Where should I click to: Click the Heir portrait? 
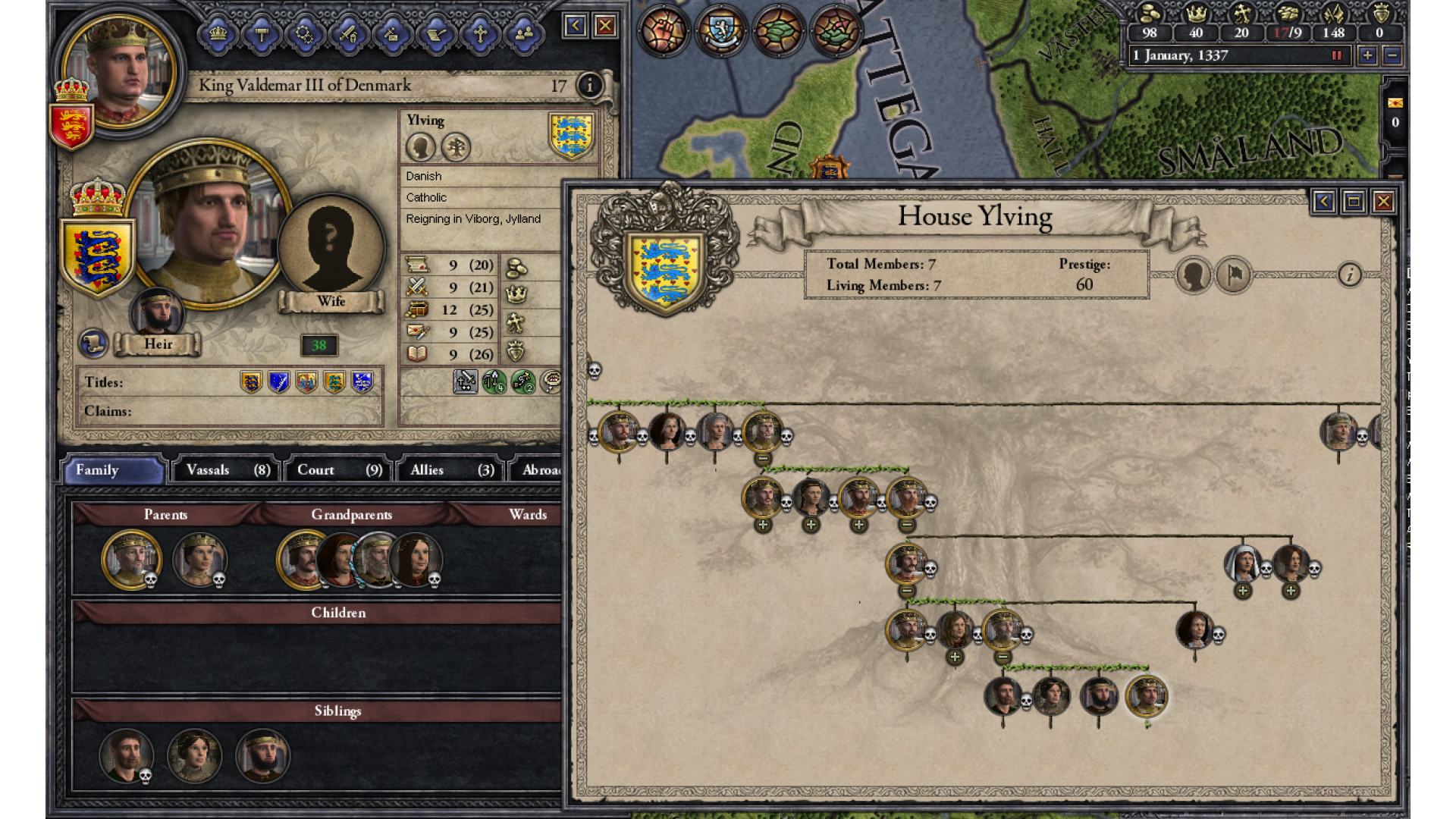157,312
